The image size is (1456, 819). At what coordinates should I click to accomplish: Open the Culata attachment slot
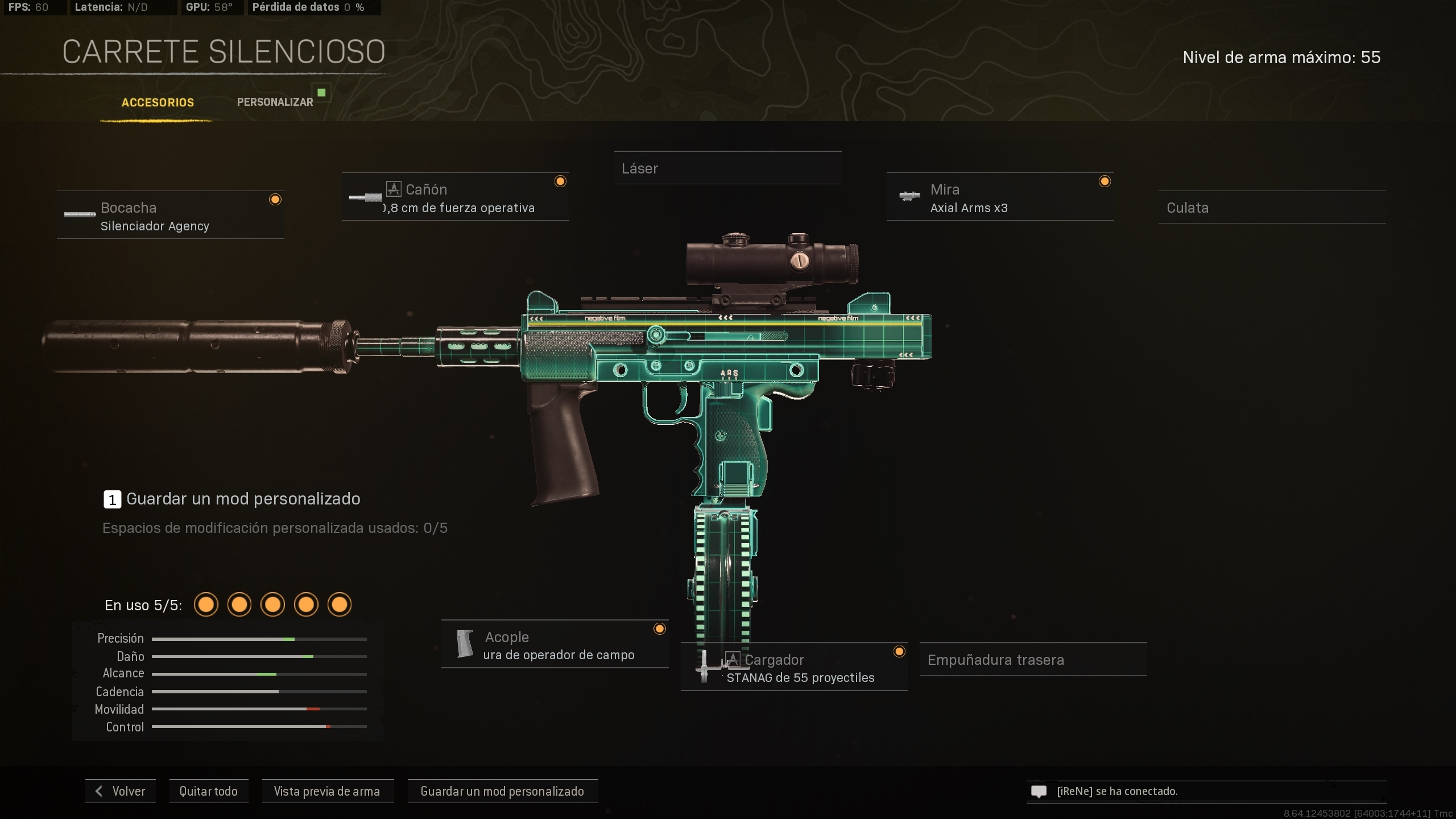coord(1272,208)
